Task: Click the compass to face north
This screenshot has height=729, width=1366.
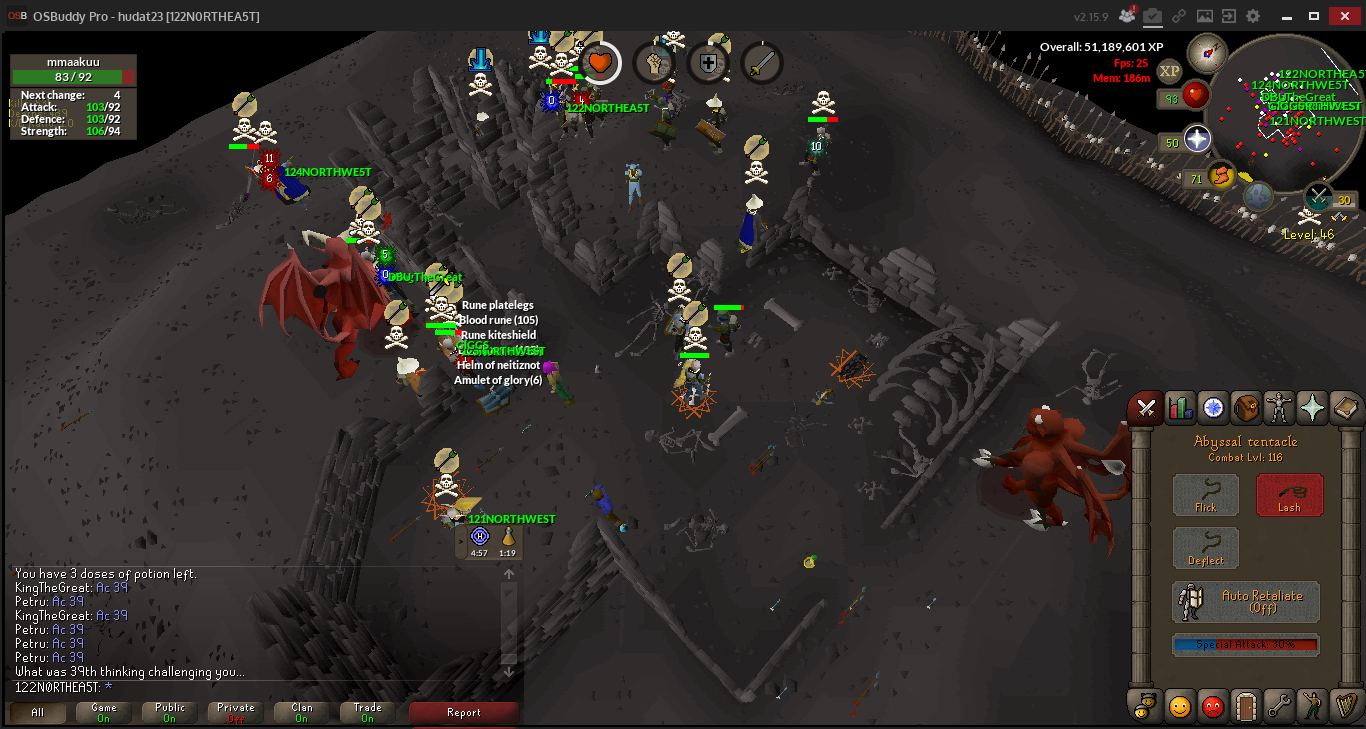Action: [x=1207, y=52]
